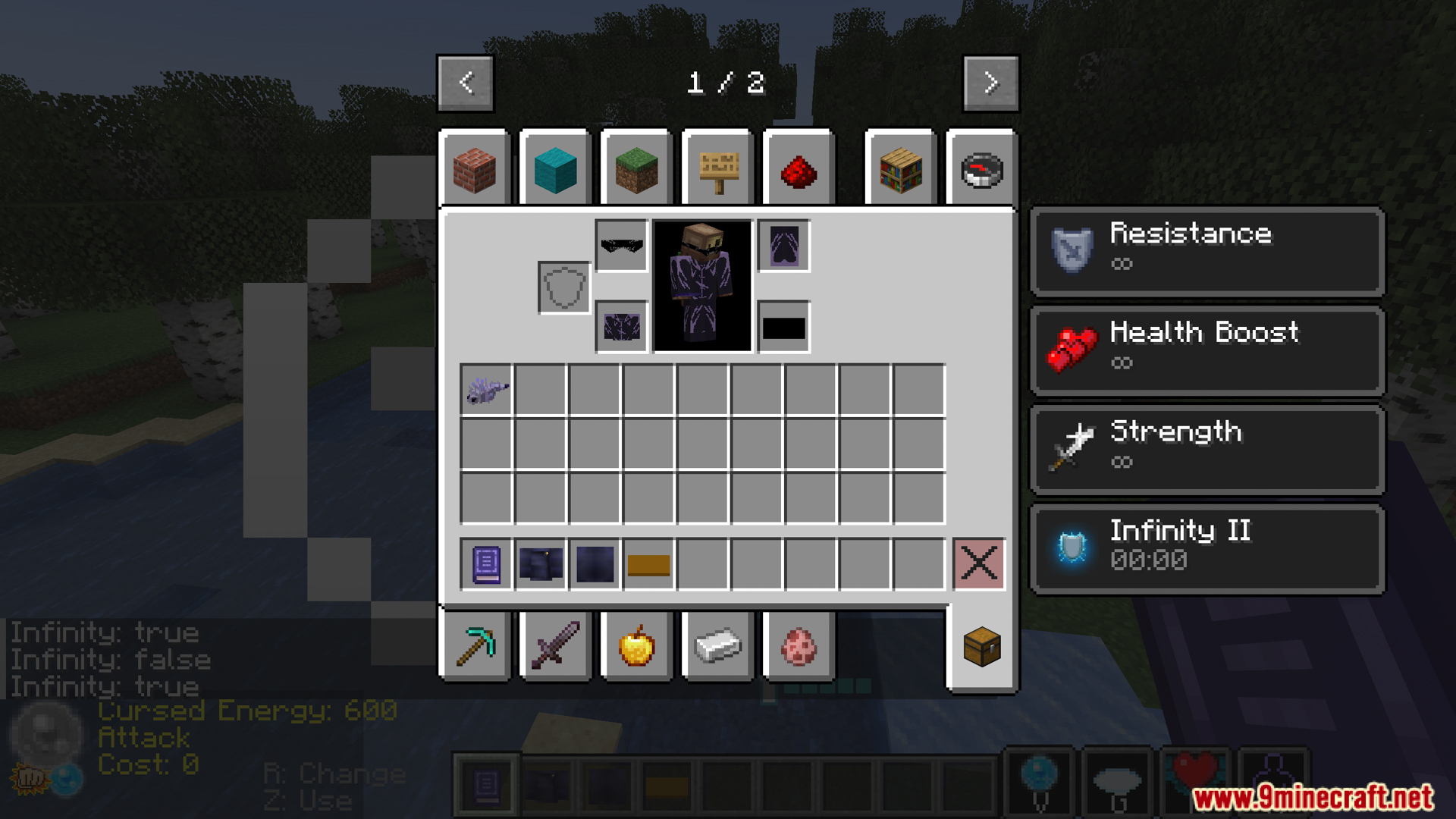Click the Health Boost status entry
The height and width of the screenshot is (819, 1456).
(1206, 349)
